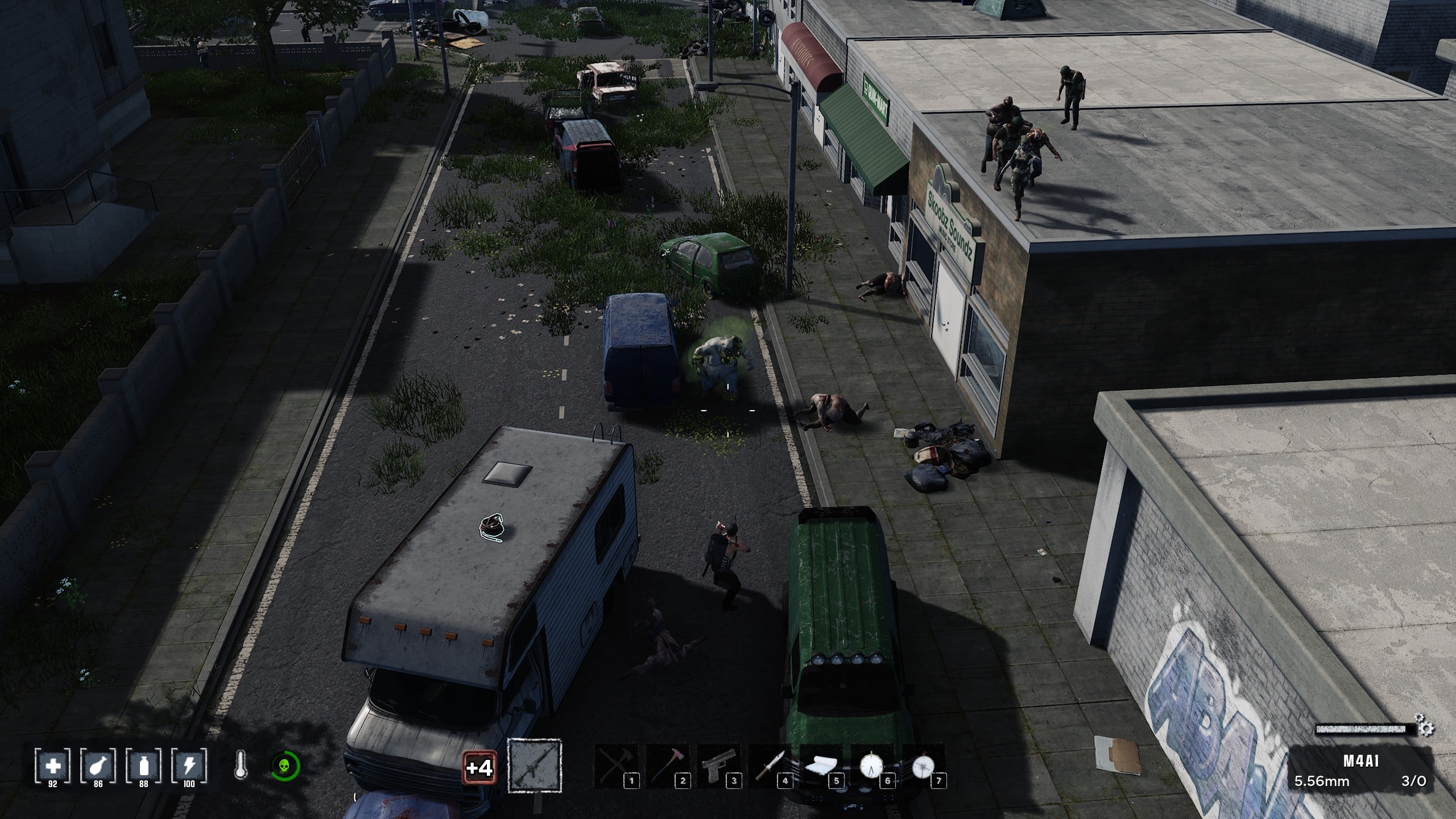Click the thirst bottle status icon
This screenshot has height=819, width=1456.
point(144,766)
